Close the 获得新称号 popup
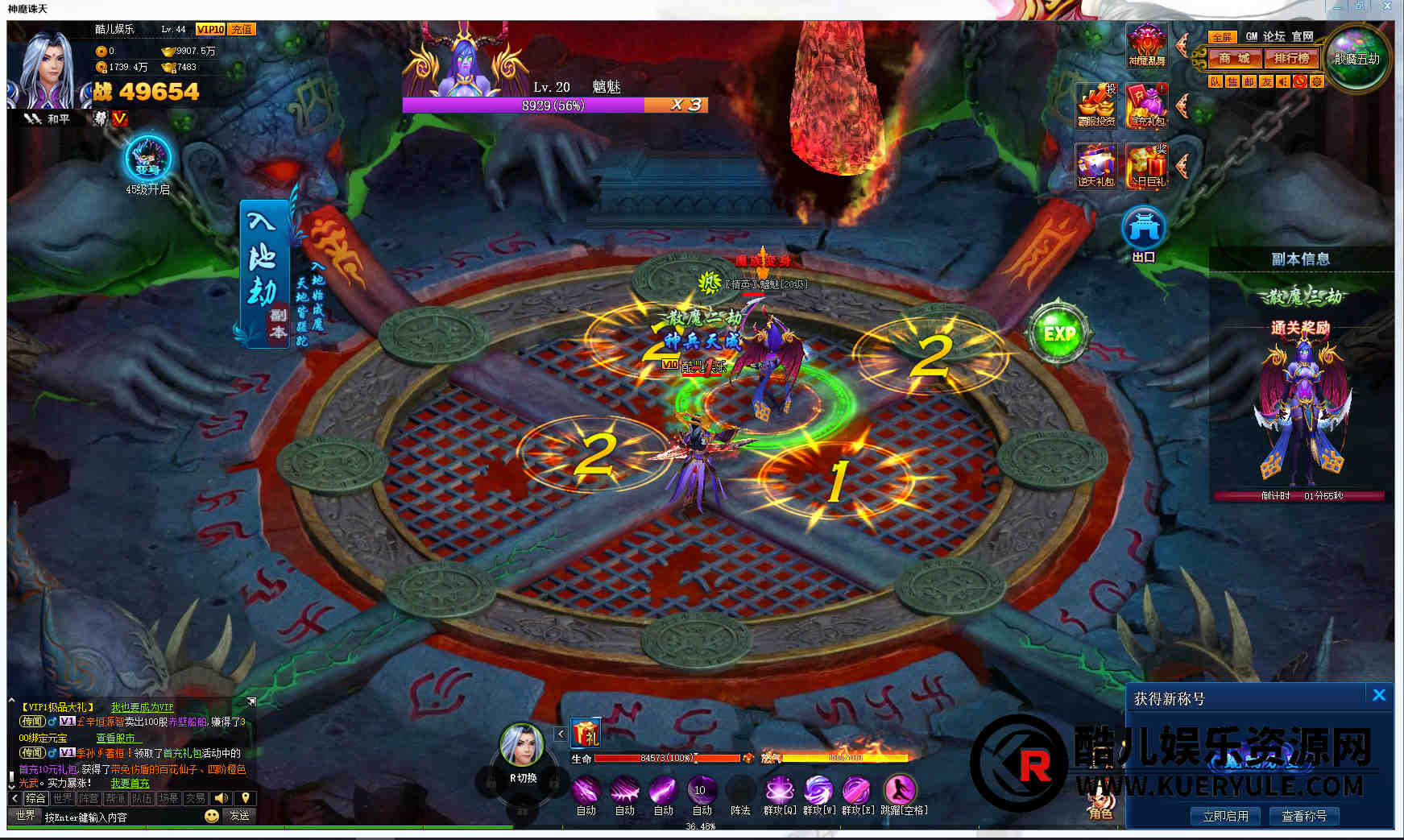Image resolution: width=1404 pixels, height=840 pixels. tap(1379, 695)
